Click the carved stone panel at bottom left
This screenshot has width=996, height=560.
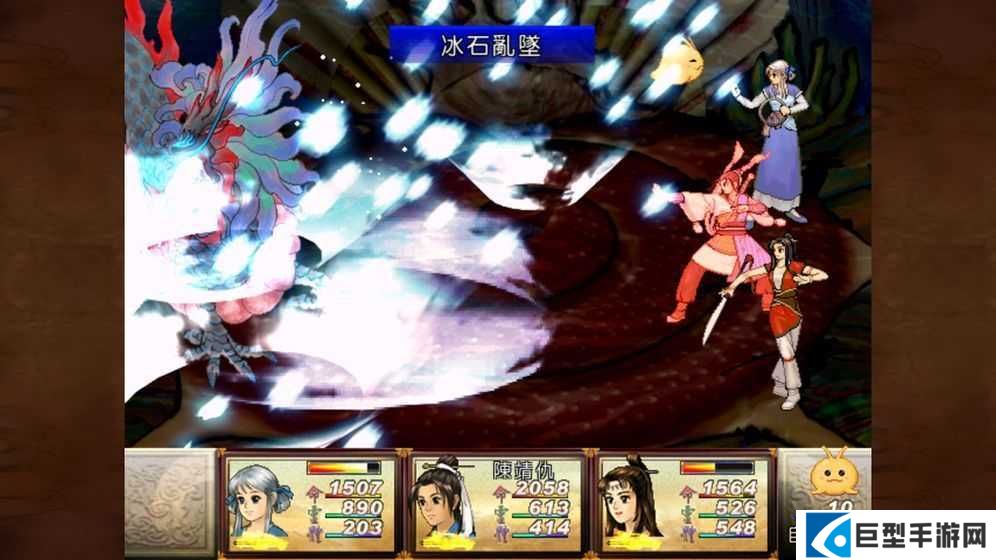pyautogui.click(x=169, y=504)
